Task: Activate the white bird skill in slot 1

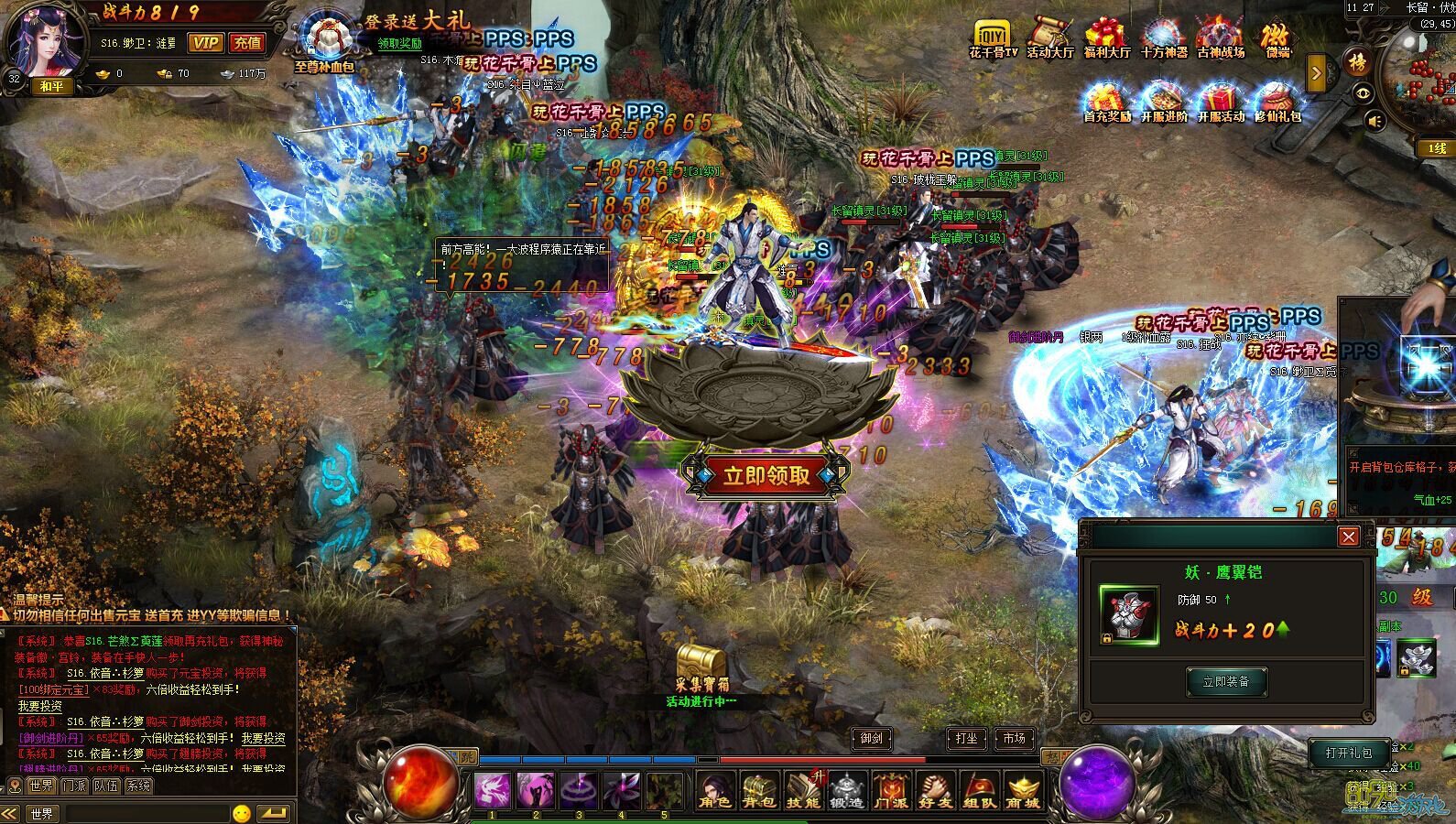Action: pos(493,789)
